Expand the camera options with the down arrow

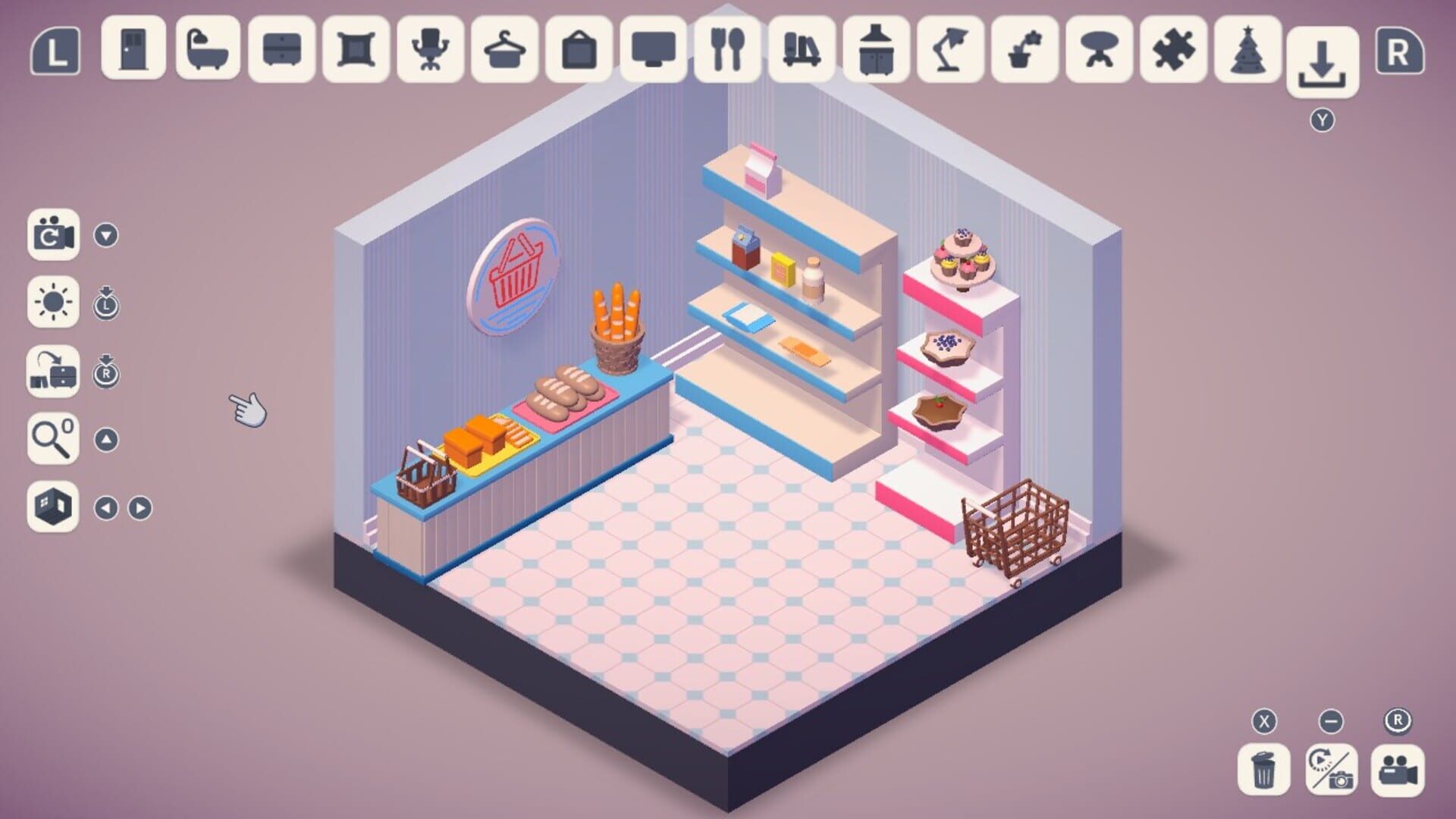coord(106,235)
